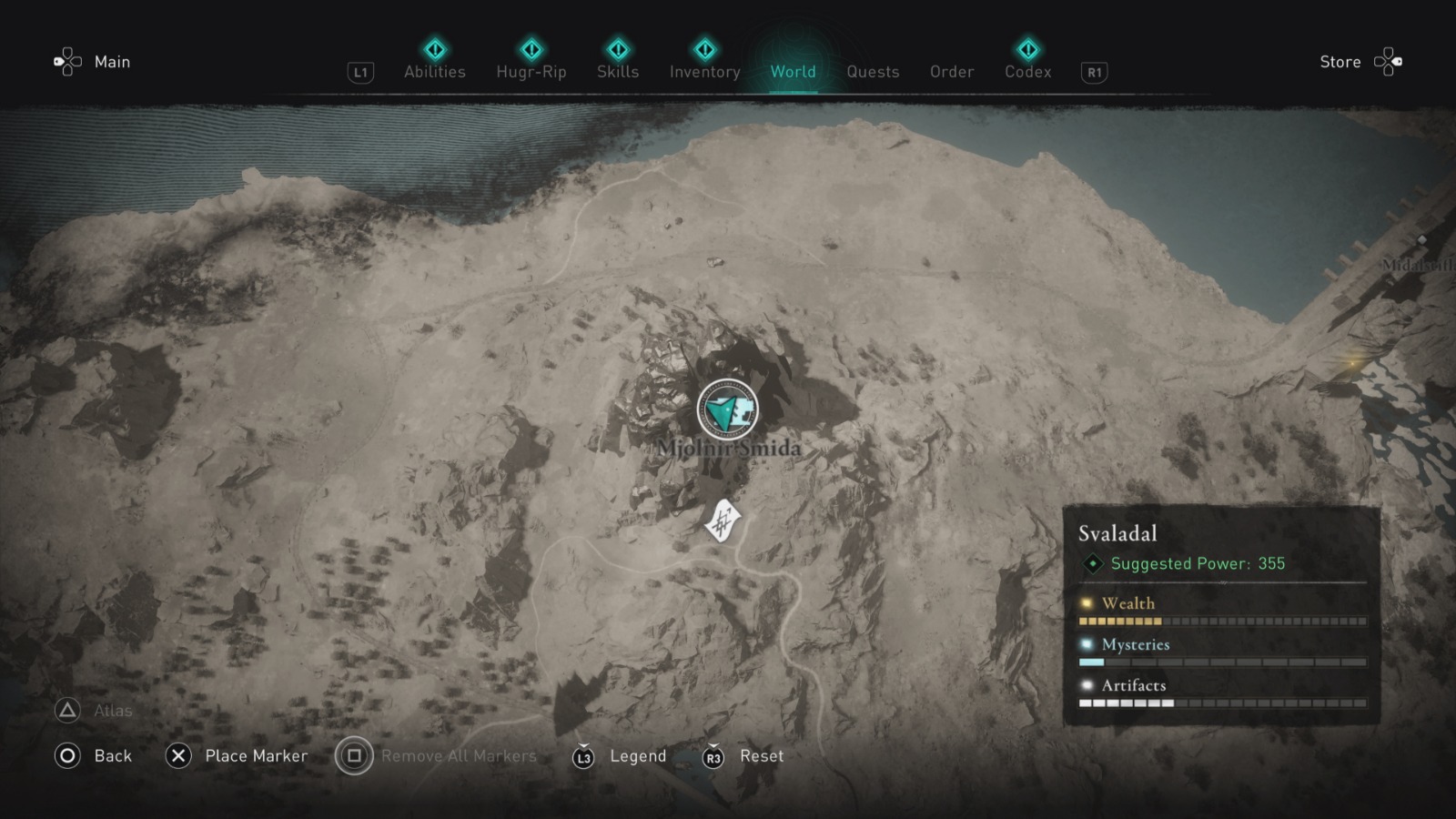Click the Wealth progress bar
This screenshot has height=819, width=1456.
(1219, 621)
